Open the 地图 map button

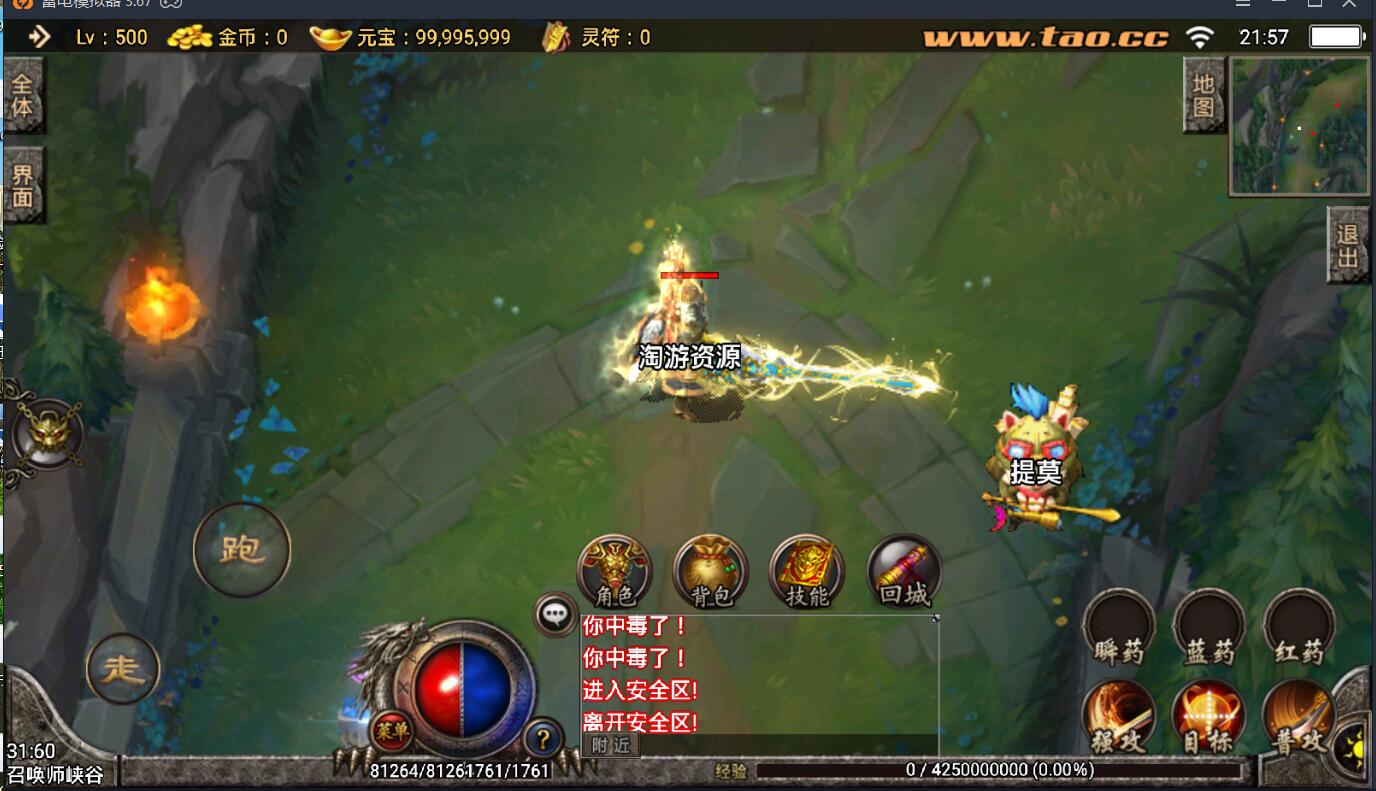coord(1203,95)
